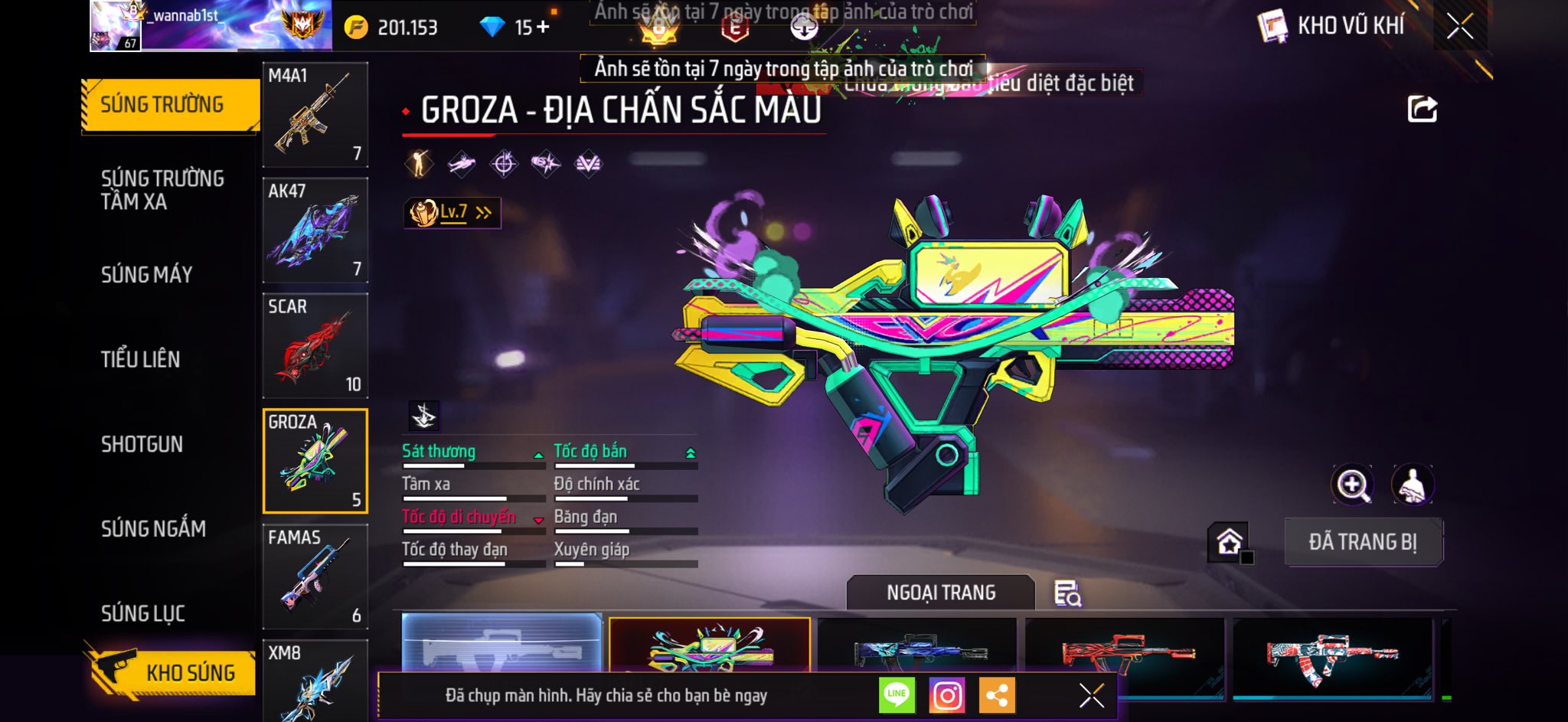Image resolution: width=1568 pixels, height=722 pixels.
Task: Select the M4A1 weapon tile
Action: coord(315,115)
